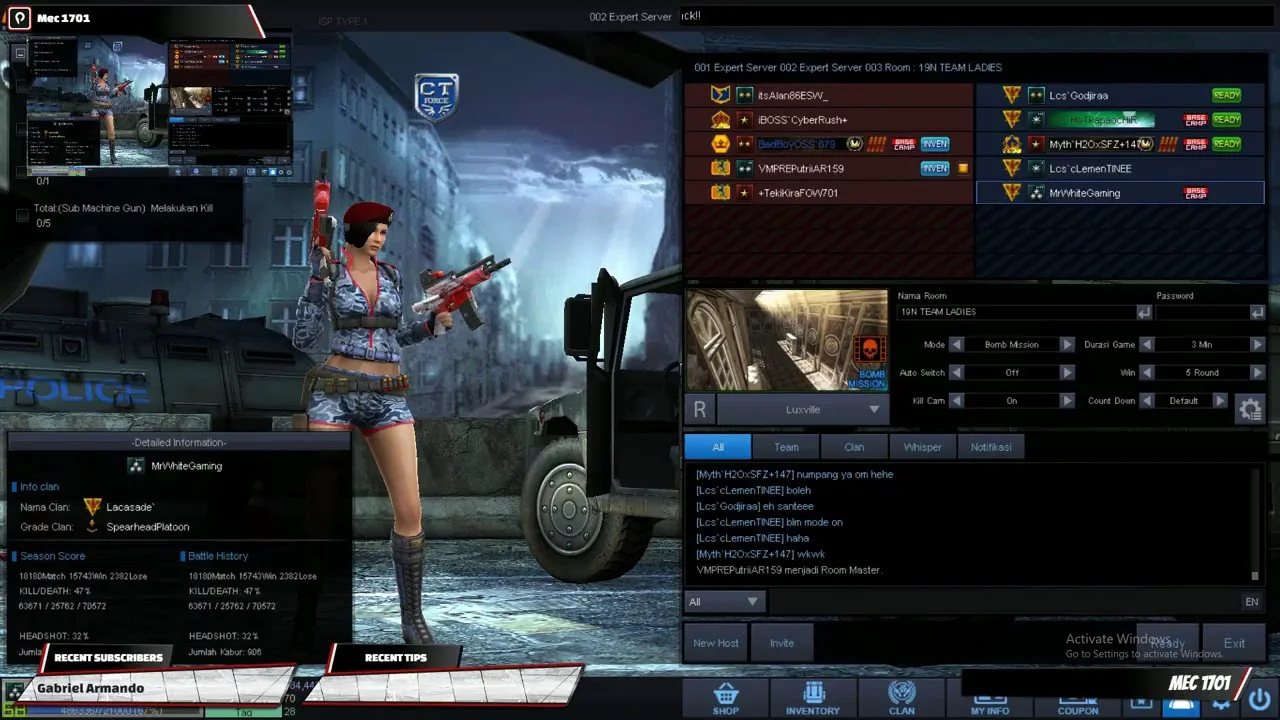
Task: Open room settings gear icon
Action: click(x=1250, y=408)
